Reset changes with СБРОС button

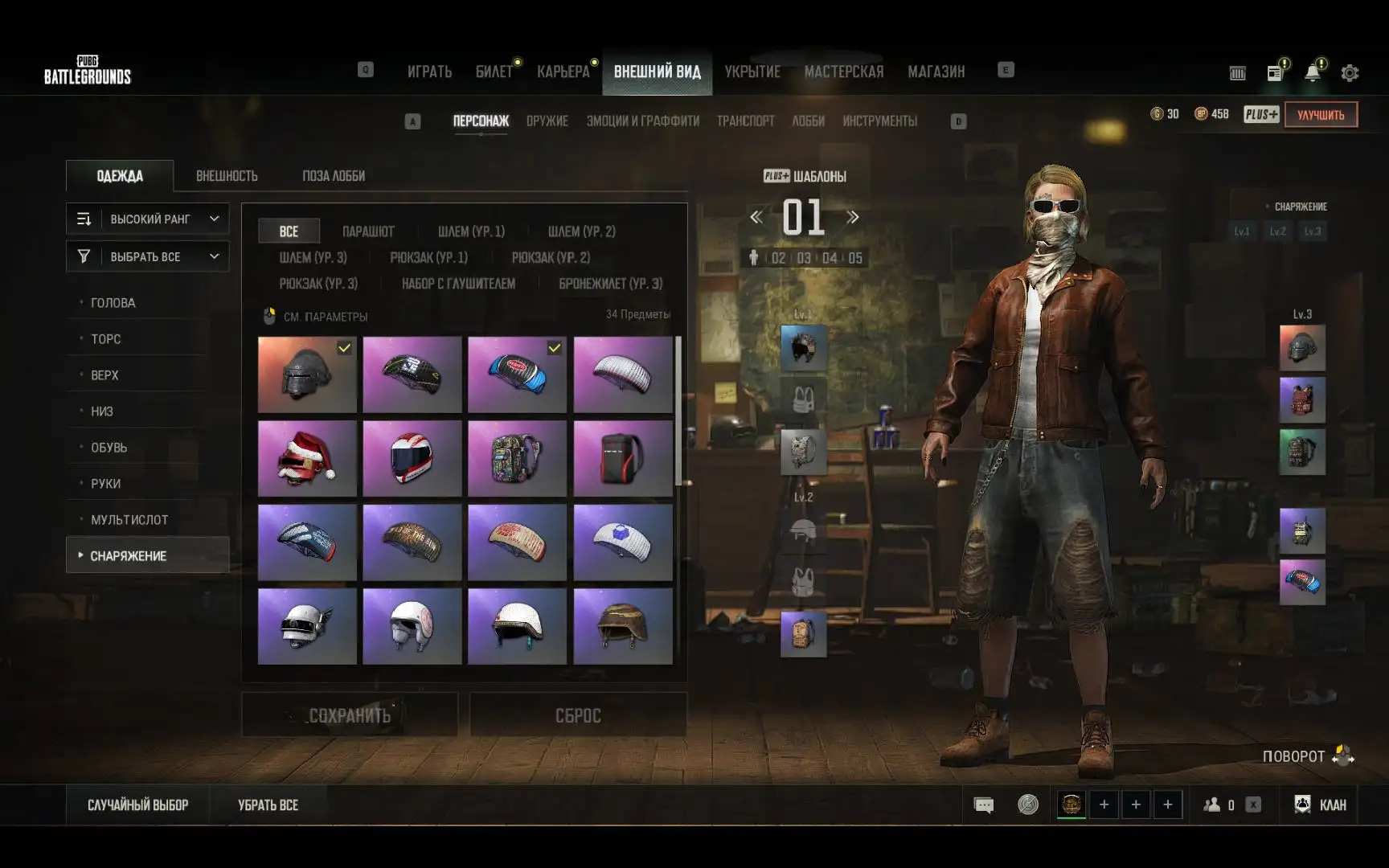pos(578,715)
